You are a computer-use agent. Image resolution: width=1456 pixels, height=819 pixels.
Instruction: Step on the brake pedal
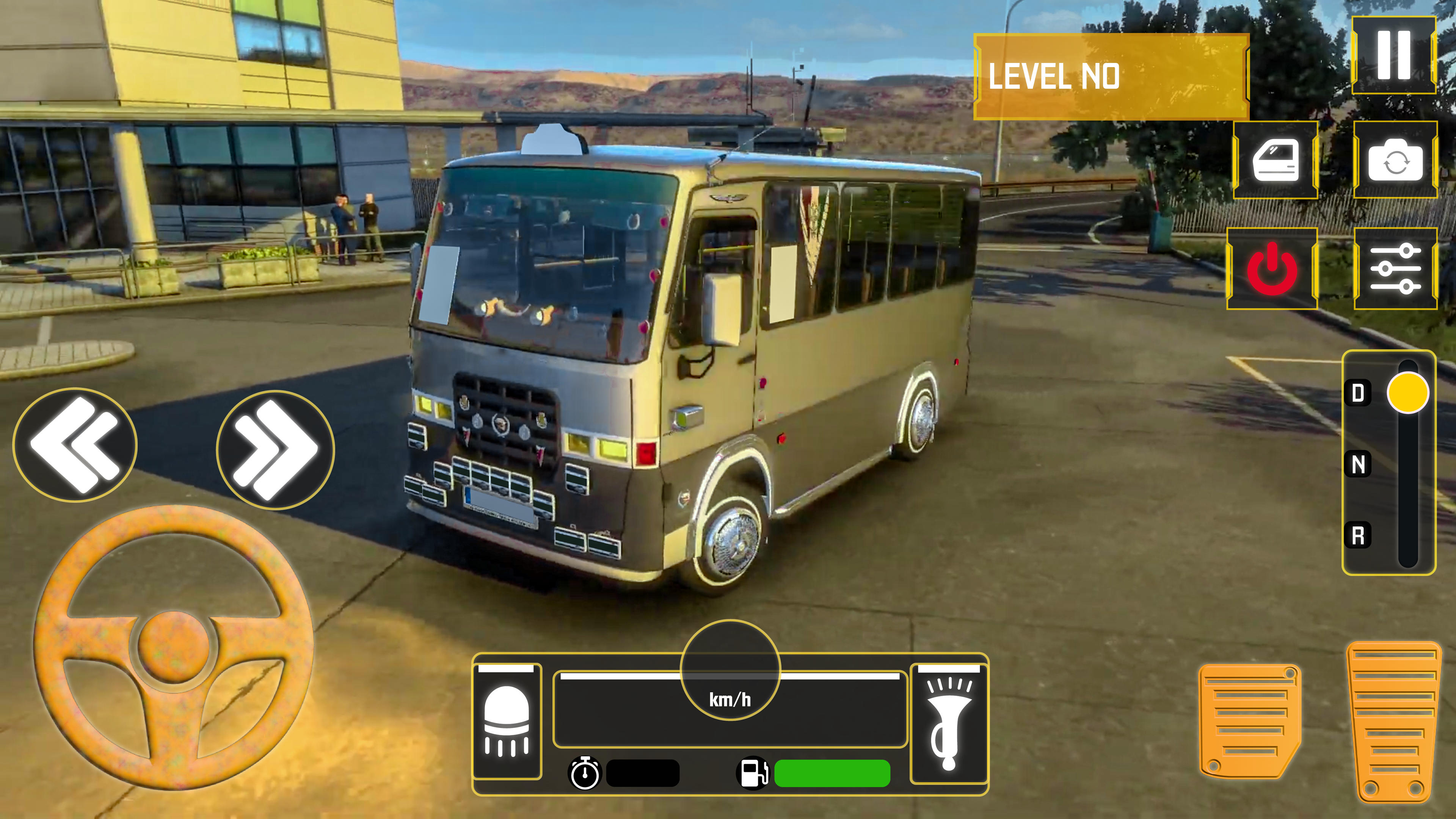(x=1249, y=721)
